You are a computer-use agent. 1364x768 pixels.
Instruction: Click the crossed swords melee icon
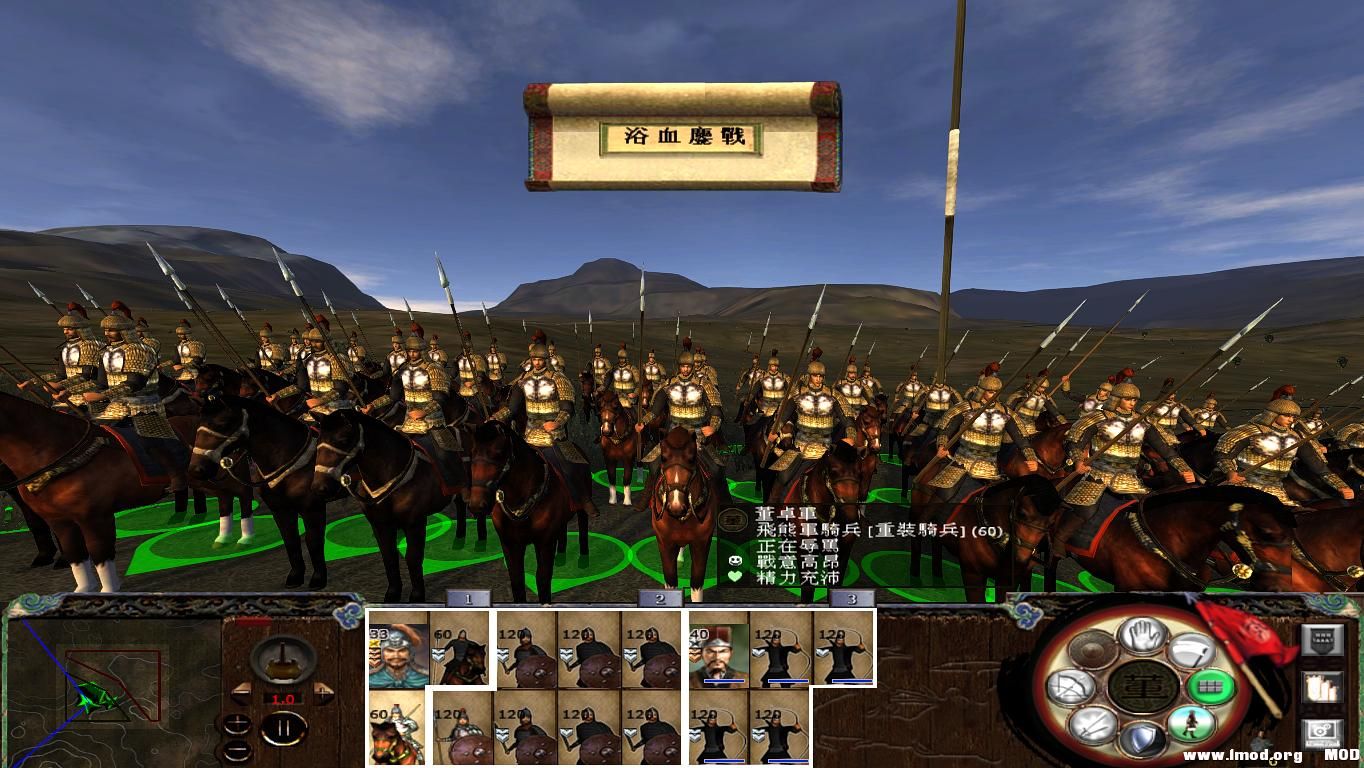(1092, 724)
